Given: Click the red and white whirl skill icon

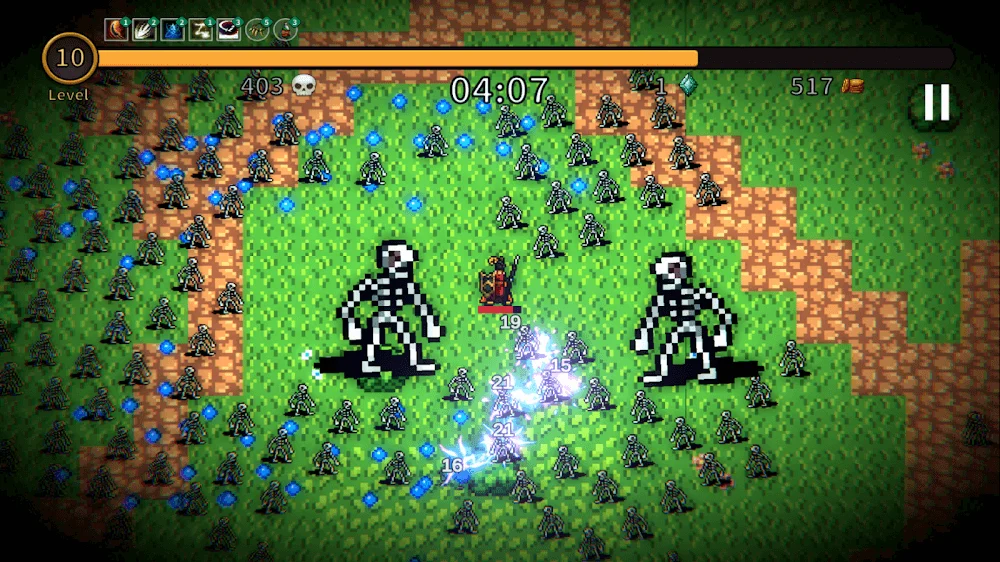Looking at the screenshot, I should [x=228, y=29].
